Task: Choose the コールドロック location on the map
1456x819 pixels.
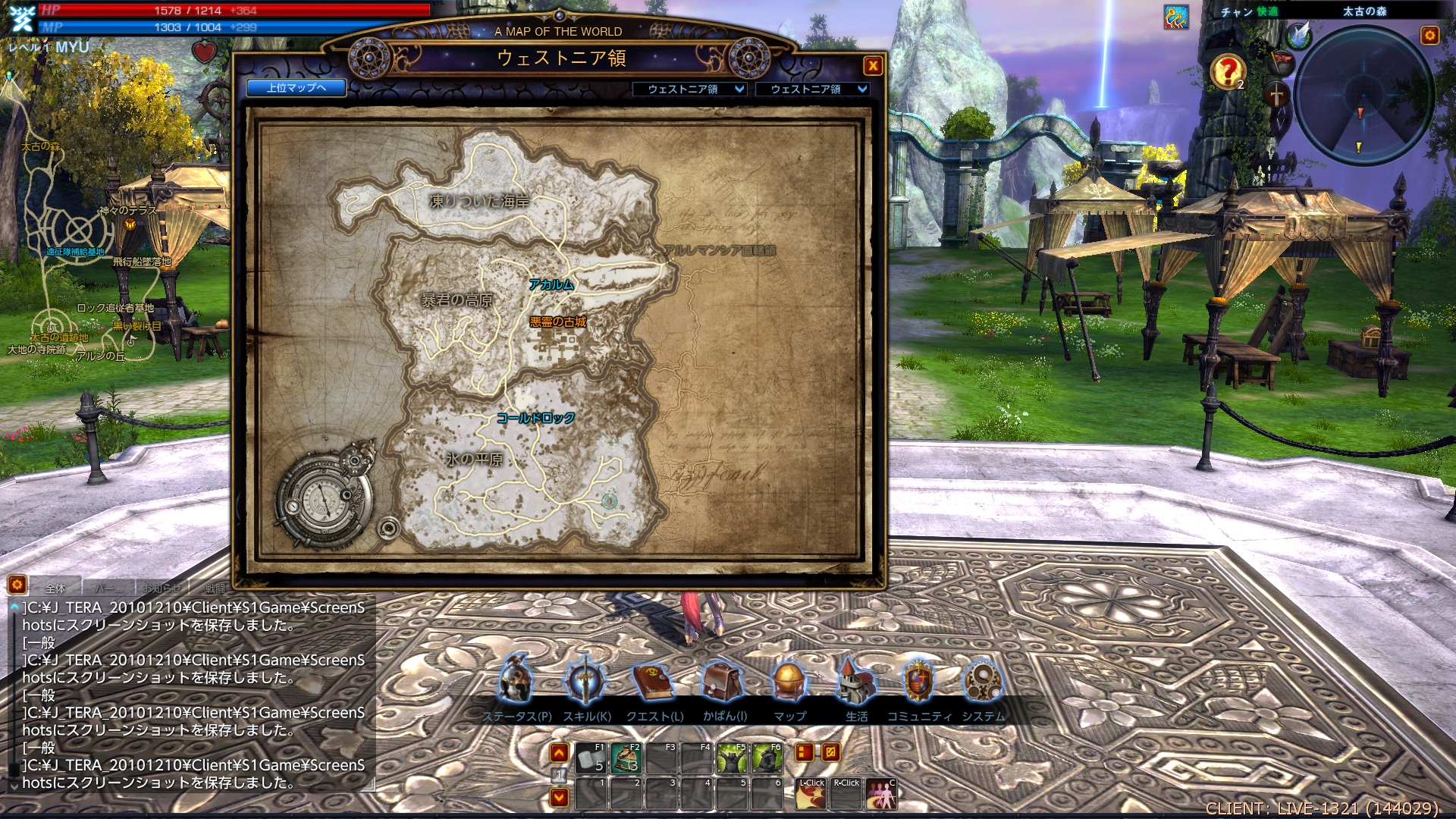Action: tap(535, 418)
